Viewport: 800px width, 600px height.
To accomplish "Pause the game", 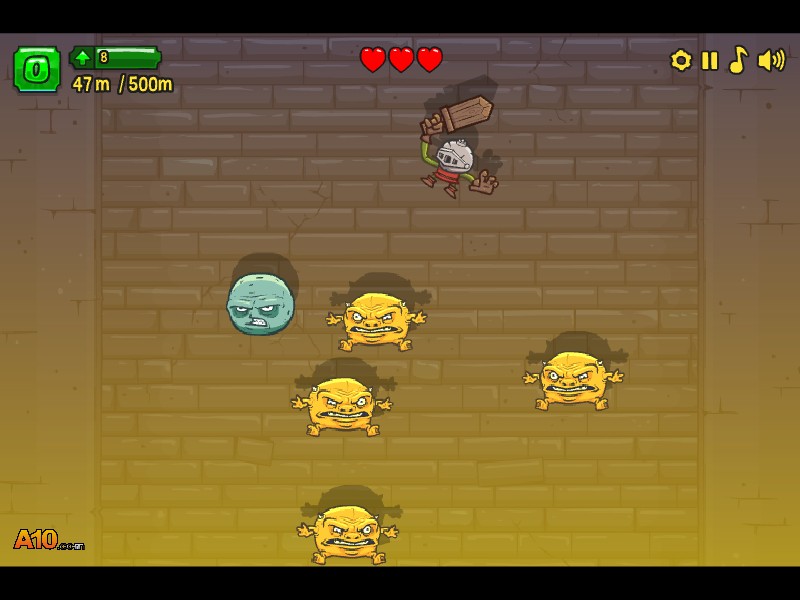I will point(710,61).
